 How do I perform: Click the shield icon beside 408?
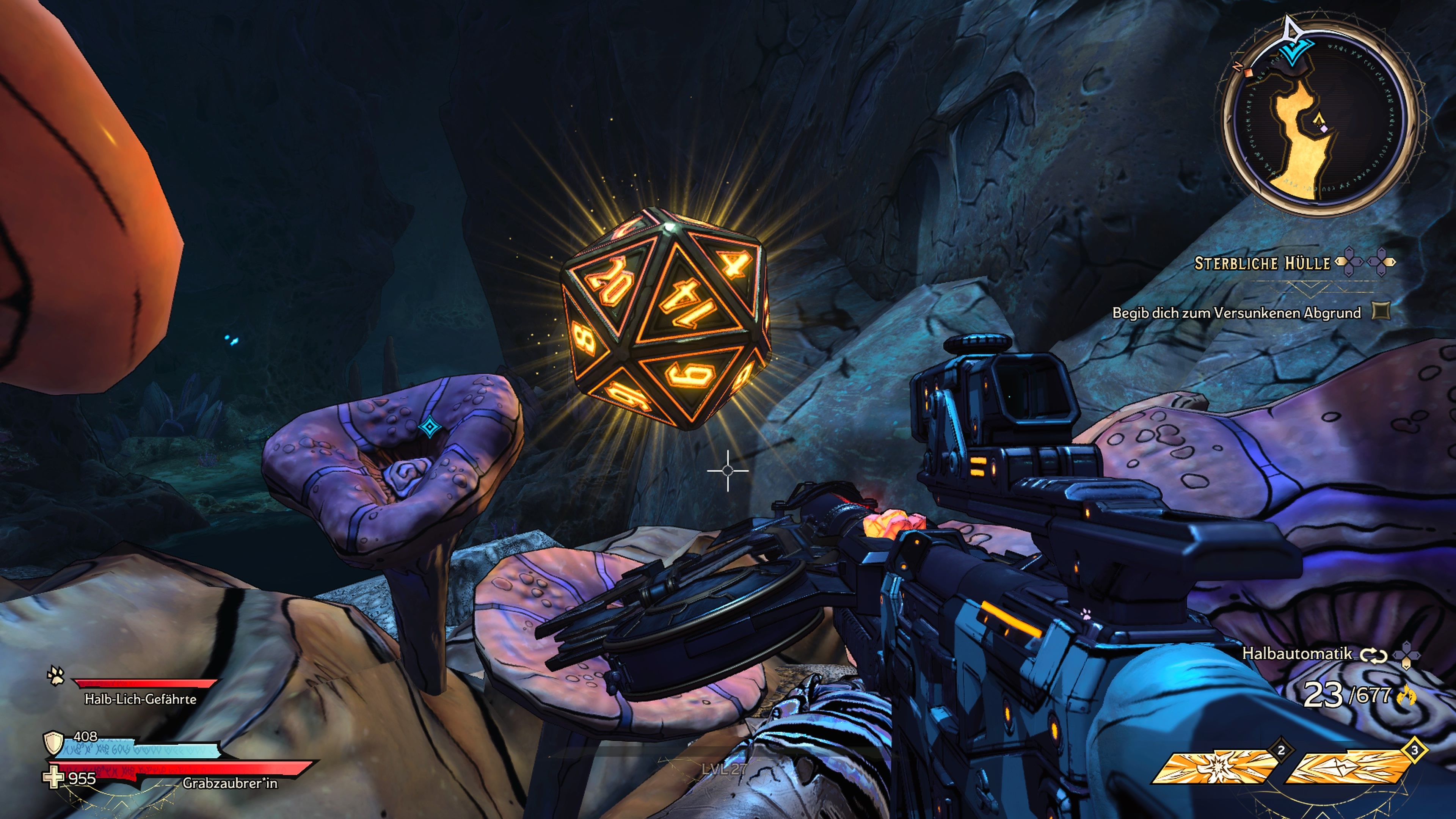53,743
